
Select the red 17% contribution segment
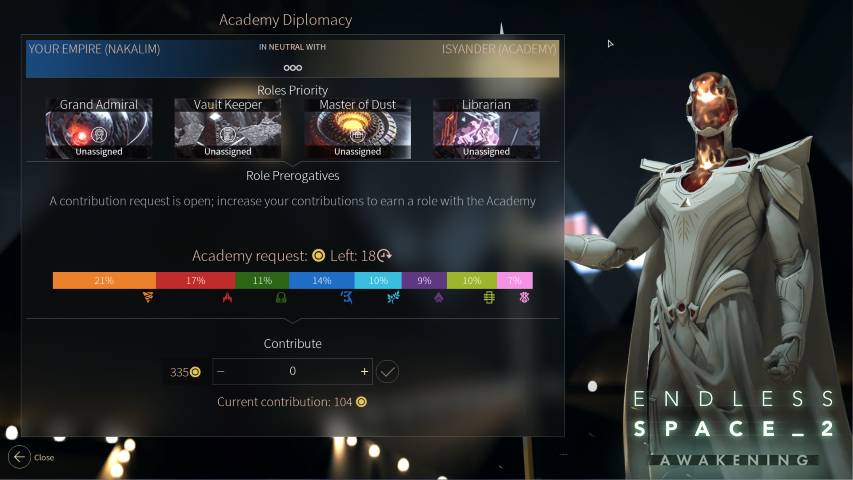(196, 281)
